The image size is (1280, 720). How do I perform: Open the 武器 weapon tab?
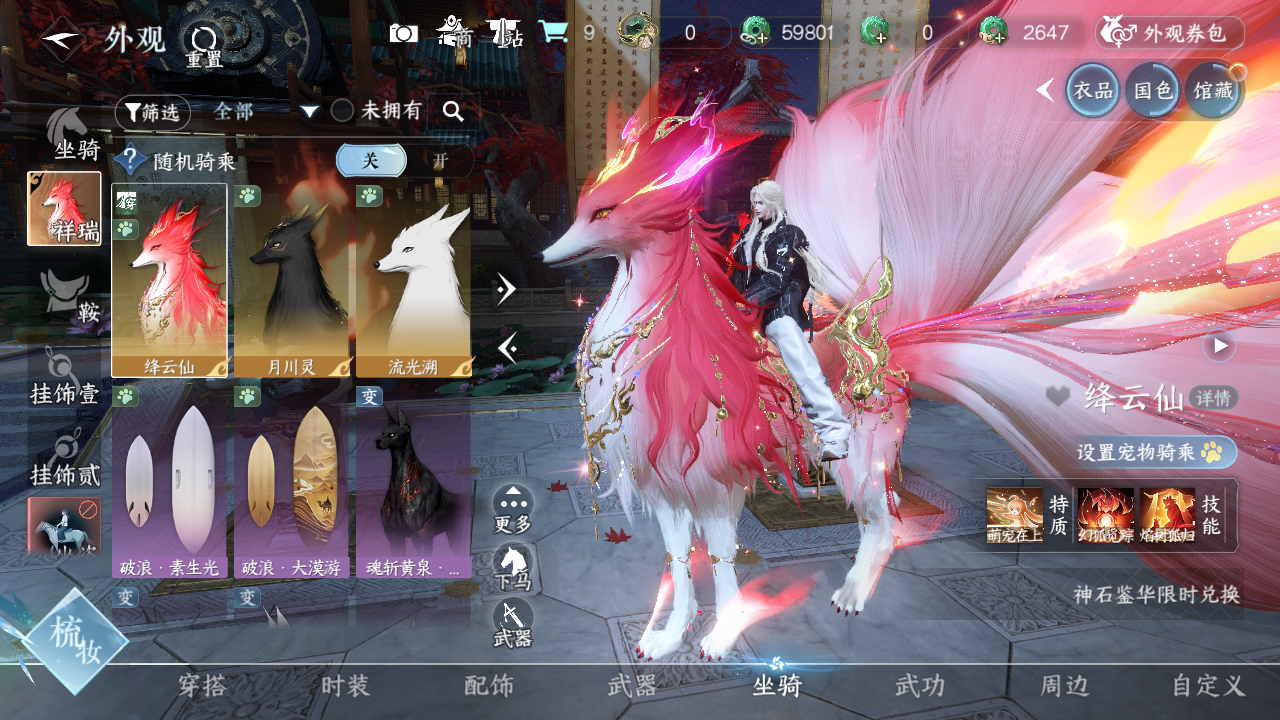632,686
